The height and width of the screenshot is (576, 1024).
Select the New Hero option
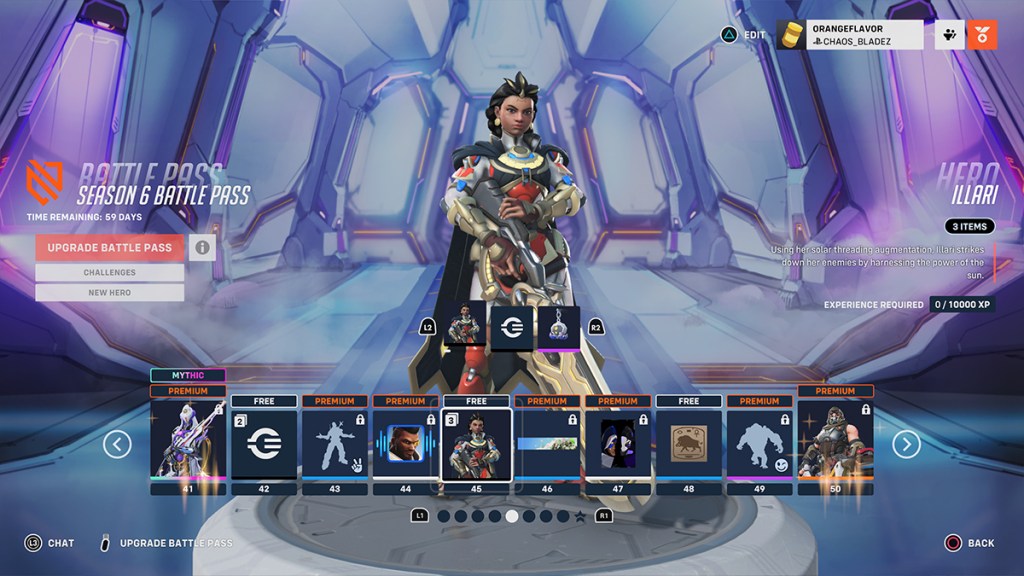point(110,292)
